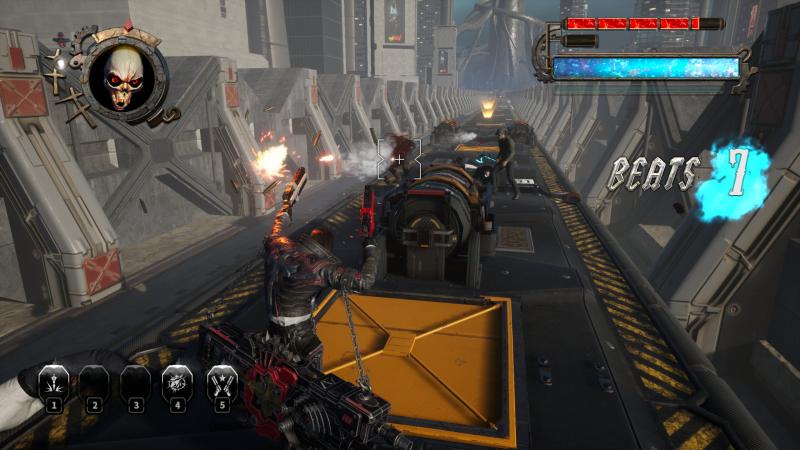Select the dual pistols ability in slot 5

(221, 383)
